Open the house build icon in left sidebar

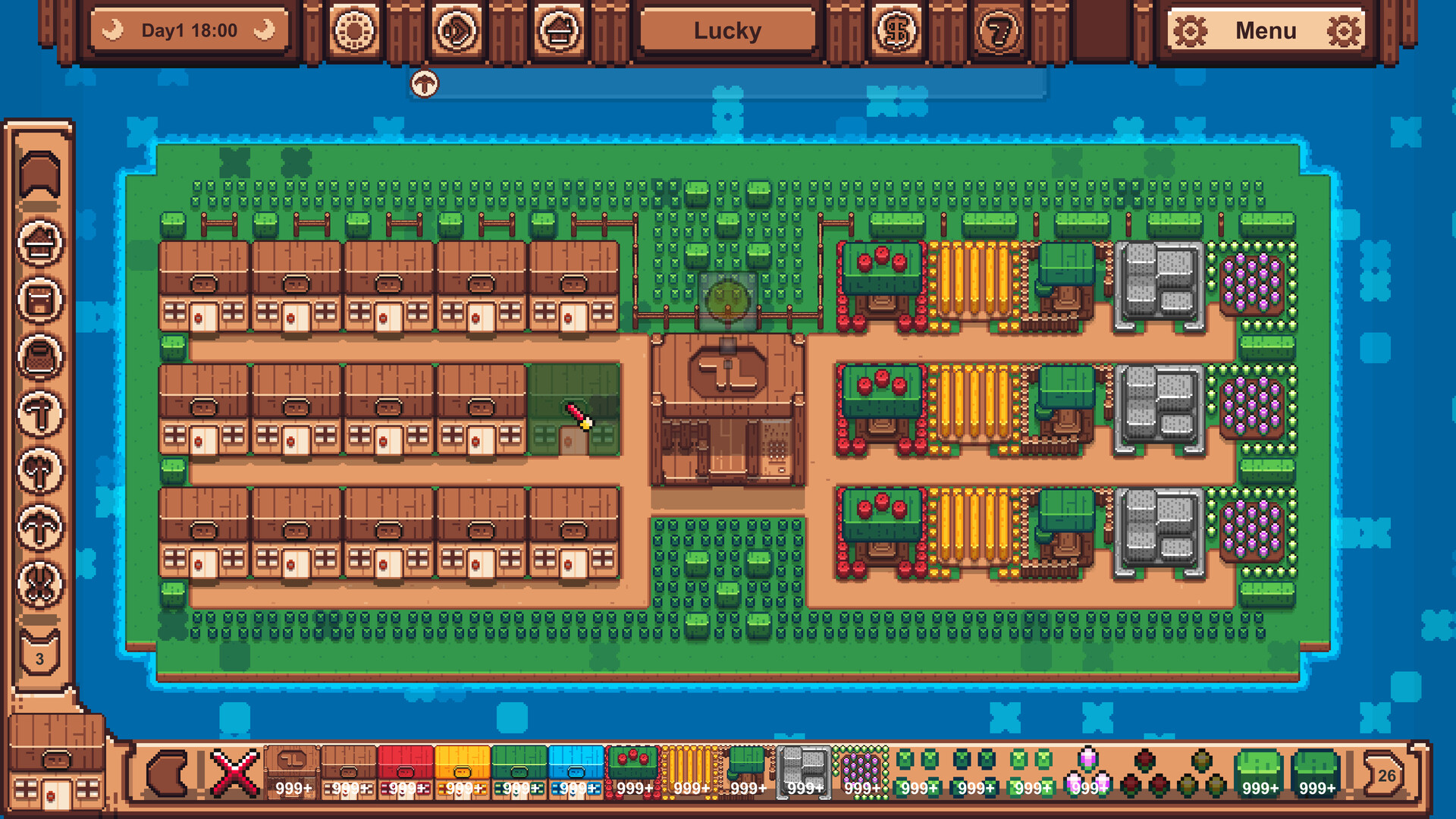click(x=42, y=240)
